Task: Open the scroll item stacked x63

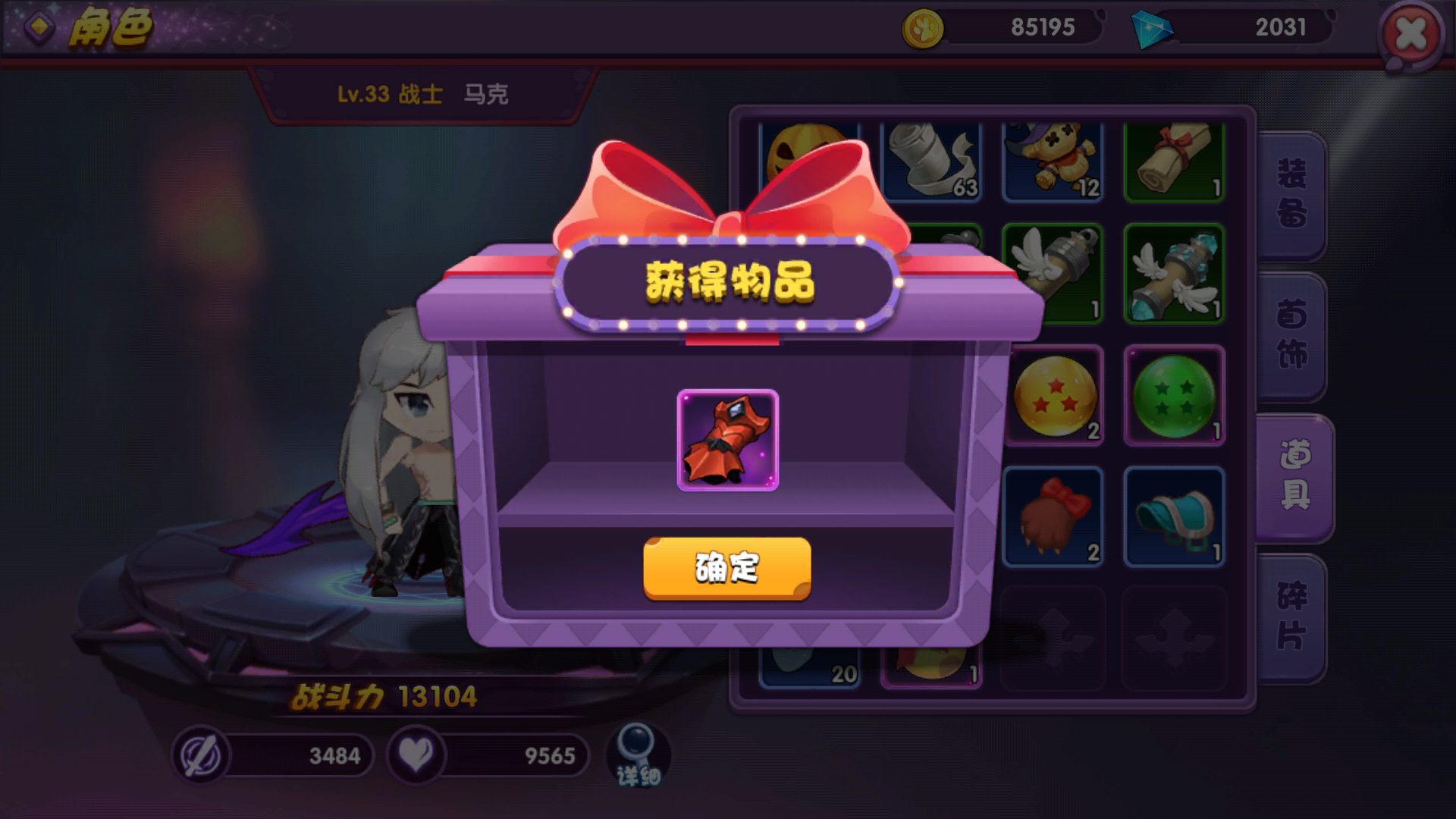Action: pos(930,159)
